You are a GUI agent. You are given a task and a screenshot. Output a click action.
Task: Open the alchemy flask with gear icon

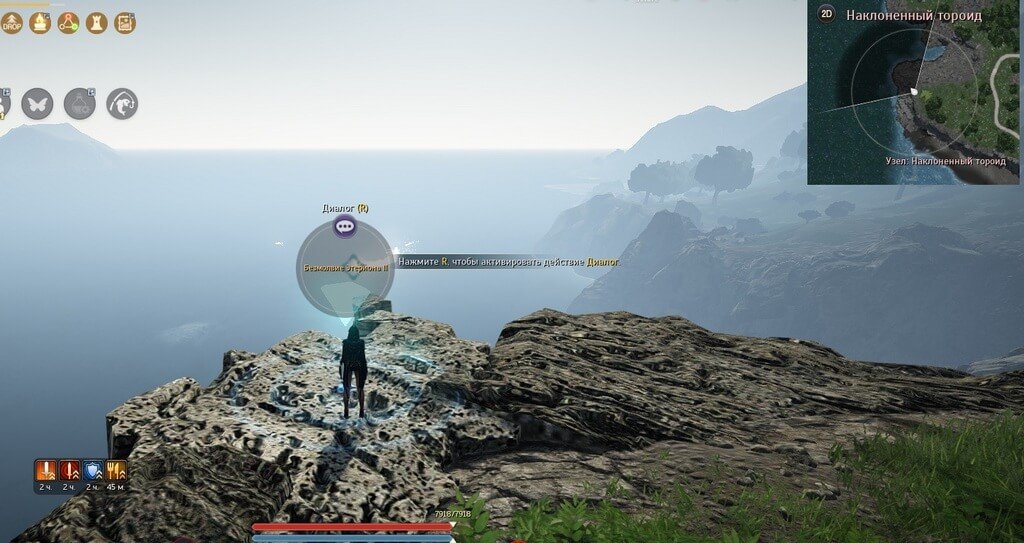tap(80, 103)
